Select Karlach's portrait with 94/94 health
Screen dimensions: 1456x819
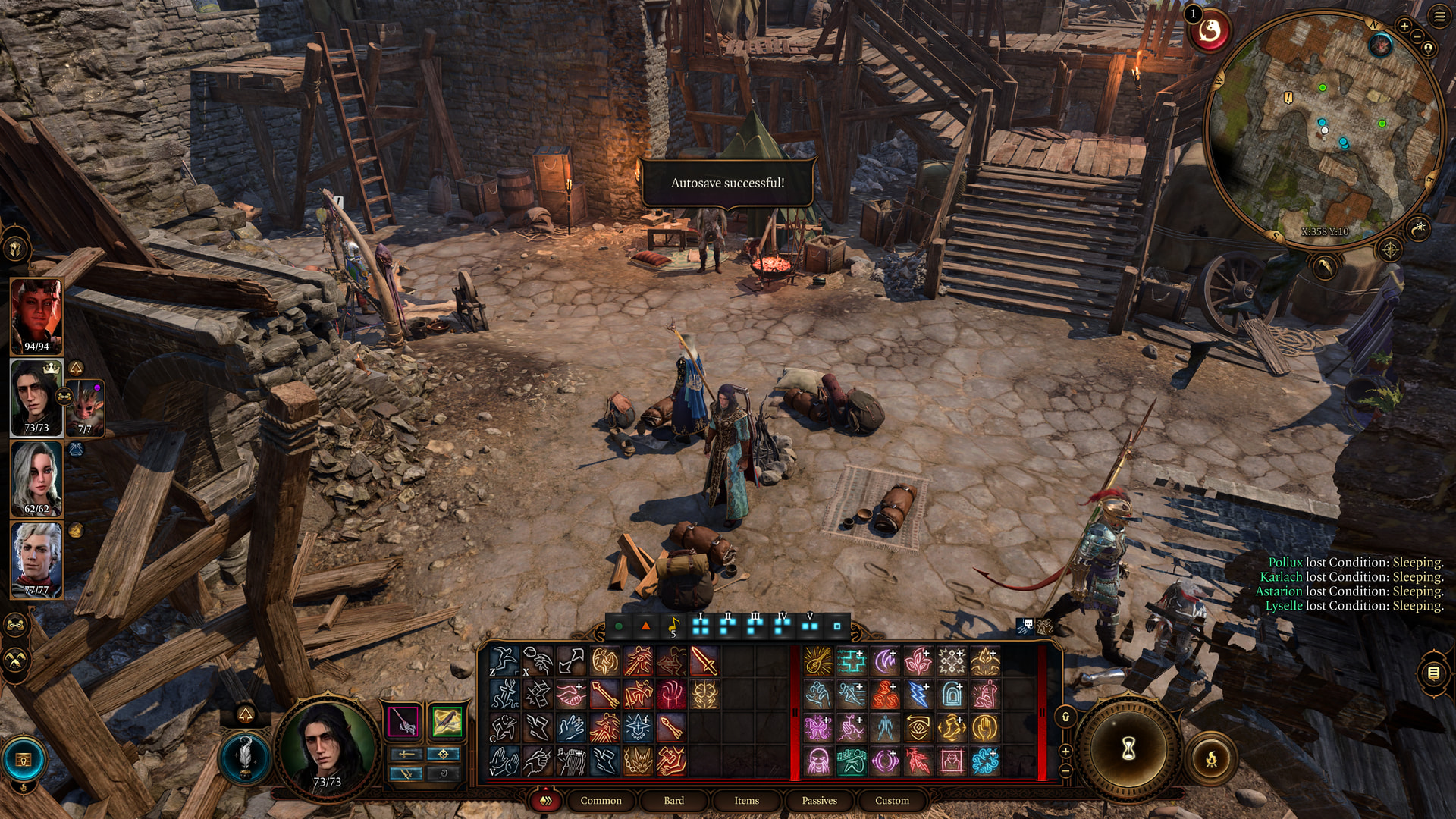[x=36, y=316]
